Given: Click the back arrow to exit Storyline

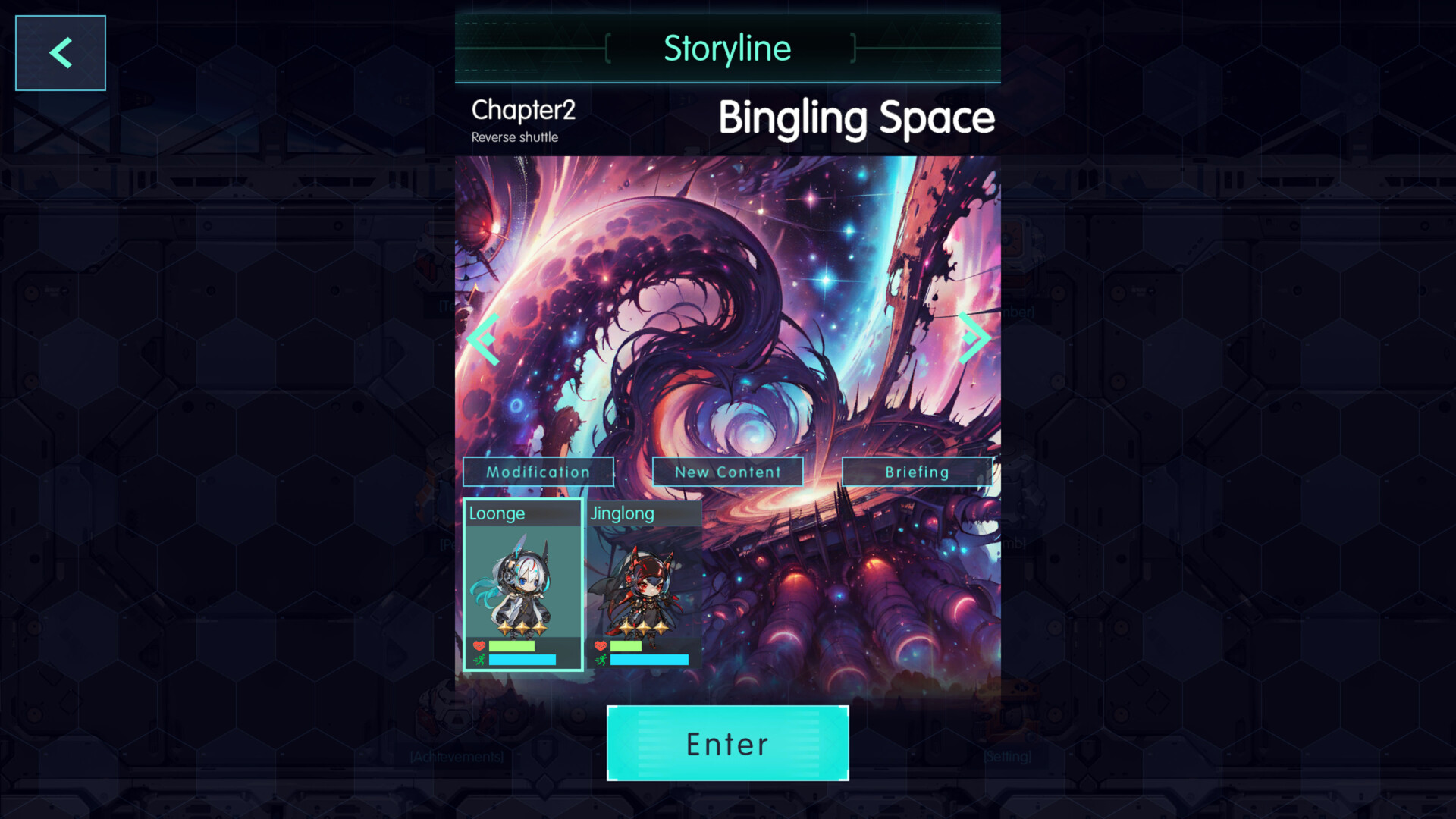Looking at the screenshot, I should pyautogui.click(x=60, y=52).
